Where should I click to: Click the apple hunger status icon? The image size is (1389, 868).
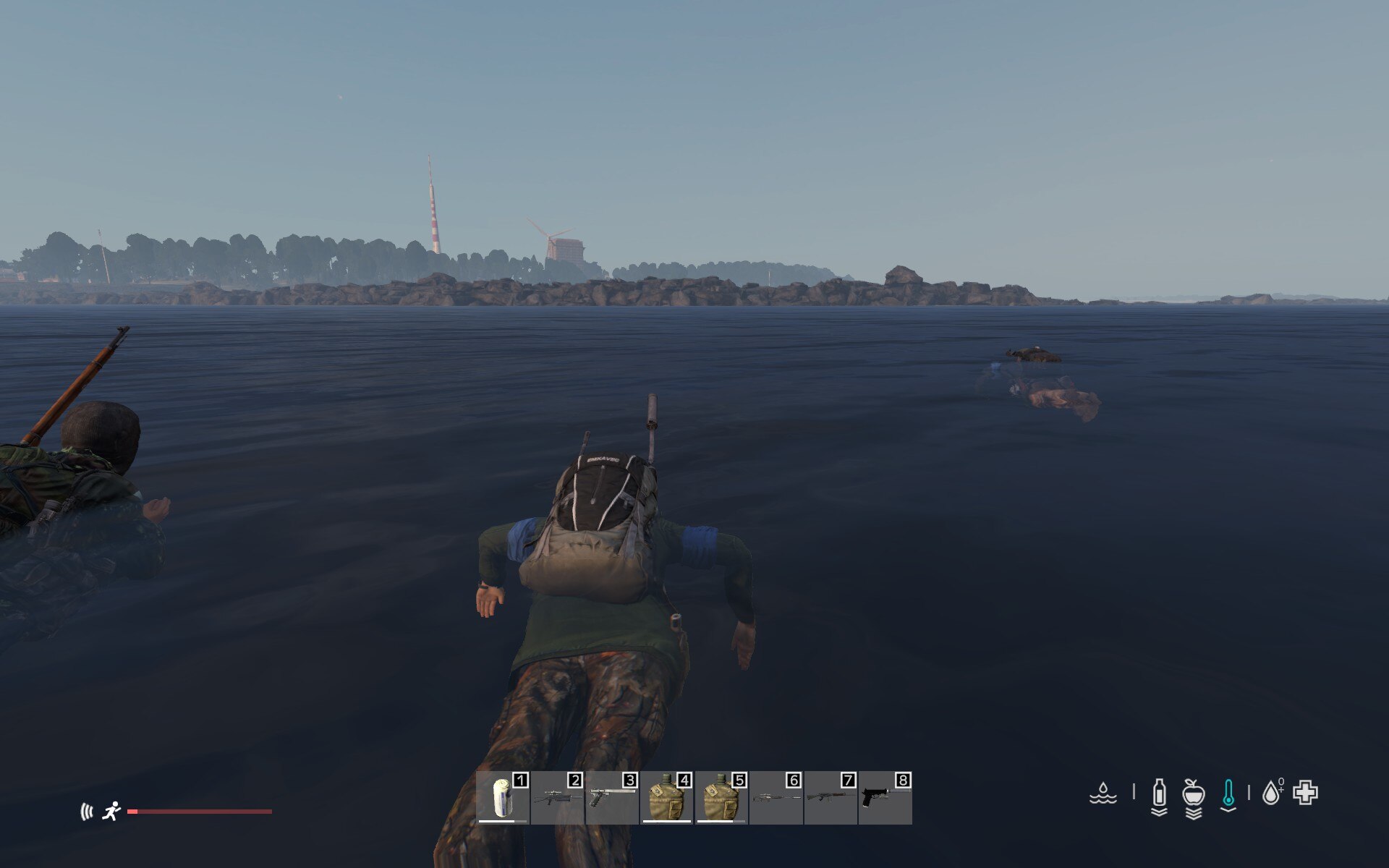(x=1193, y=793)
